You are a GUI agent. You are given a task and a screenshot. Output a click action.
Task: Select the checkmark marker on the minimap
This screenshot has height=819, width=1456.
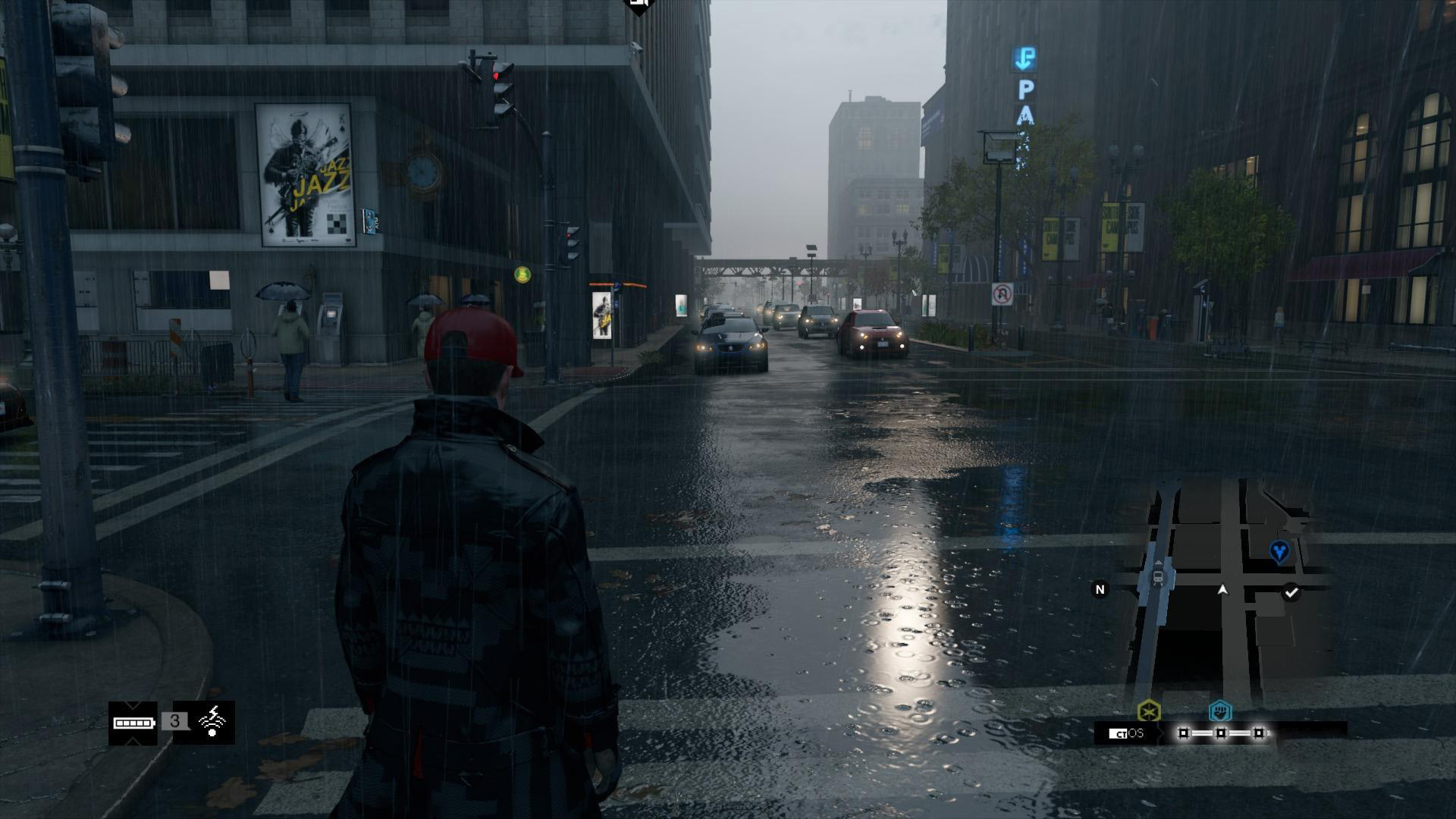pyautogui.click(x=1291, y=592)
